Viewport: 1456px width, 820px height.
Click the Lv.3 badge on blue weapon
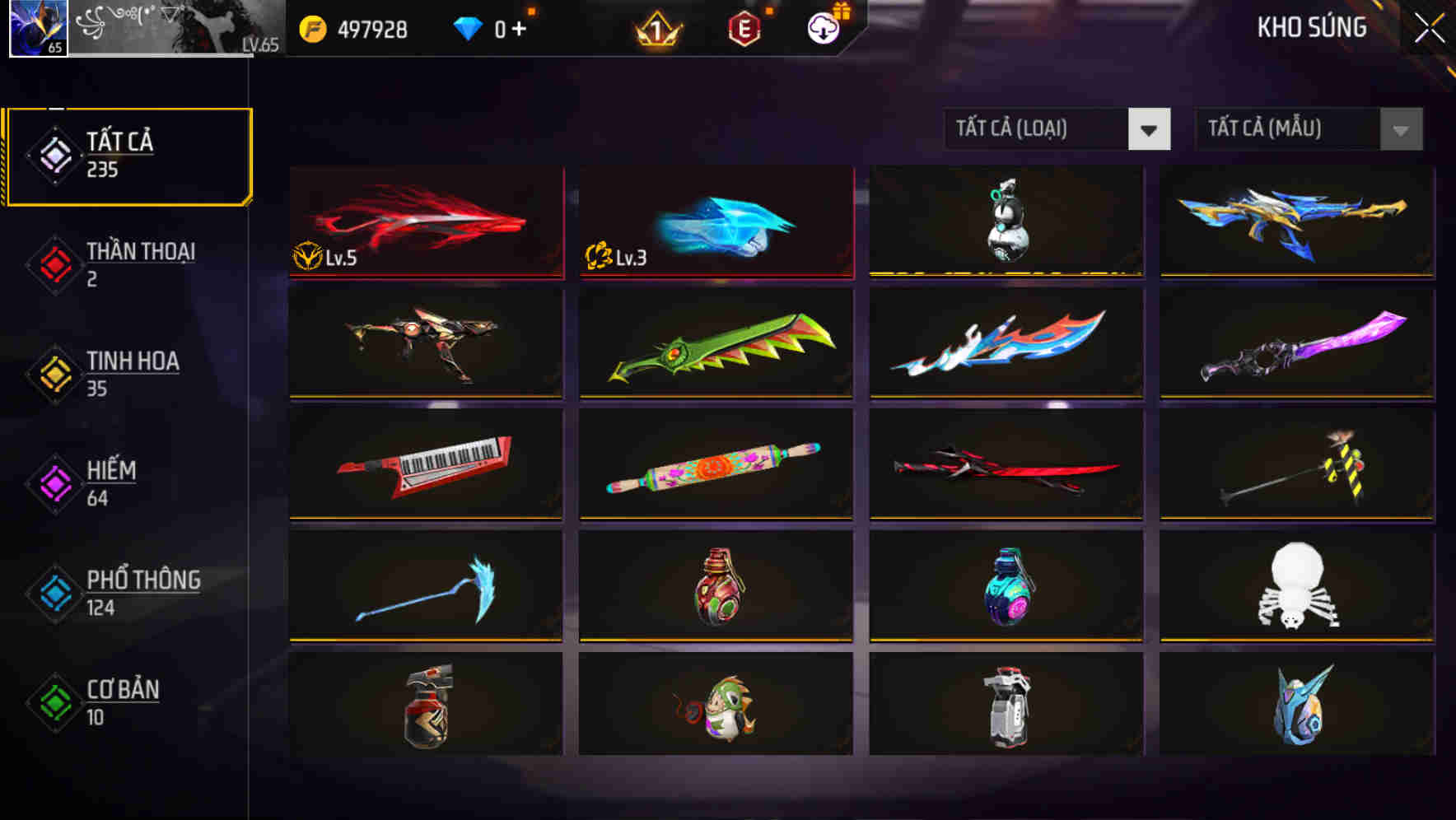coord(616,255)
